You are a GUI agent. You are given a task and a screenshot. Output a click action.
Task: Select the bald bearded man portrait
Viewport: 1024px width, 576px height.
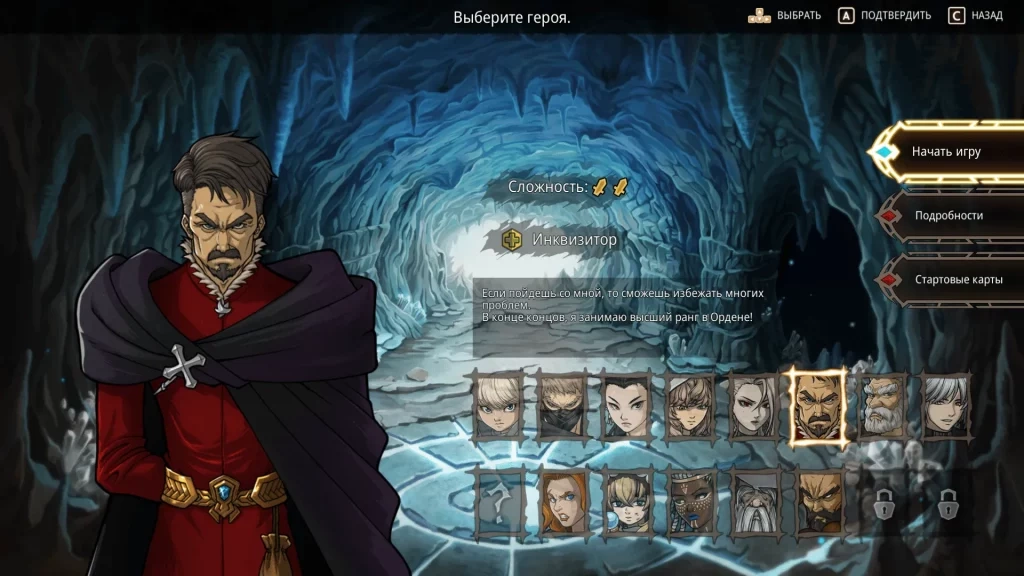(x=818, y=502)
